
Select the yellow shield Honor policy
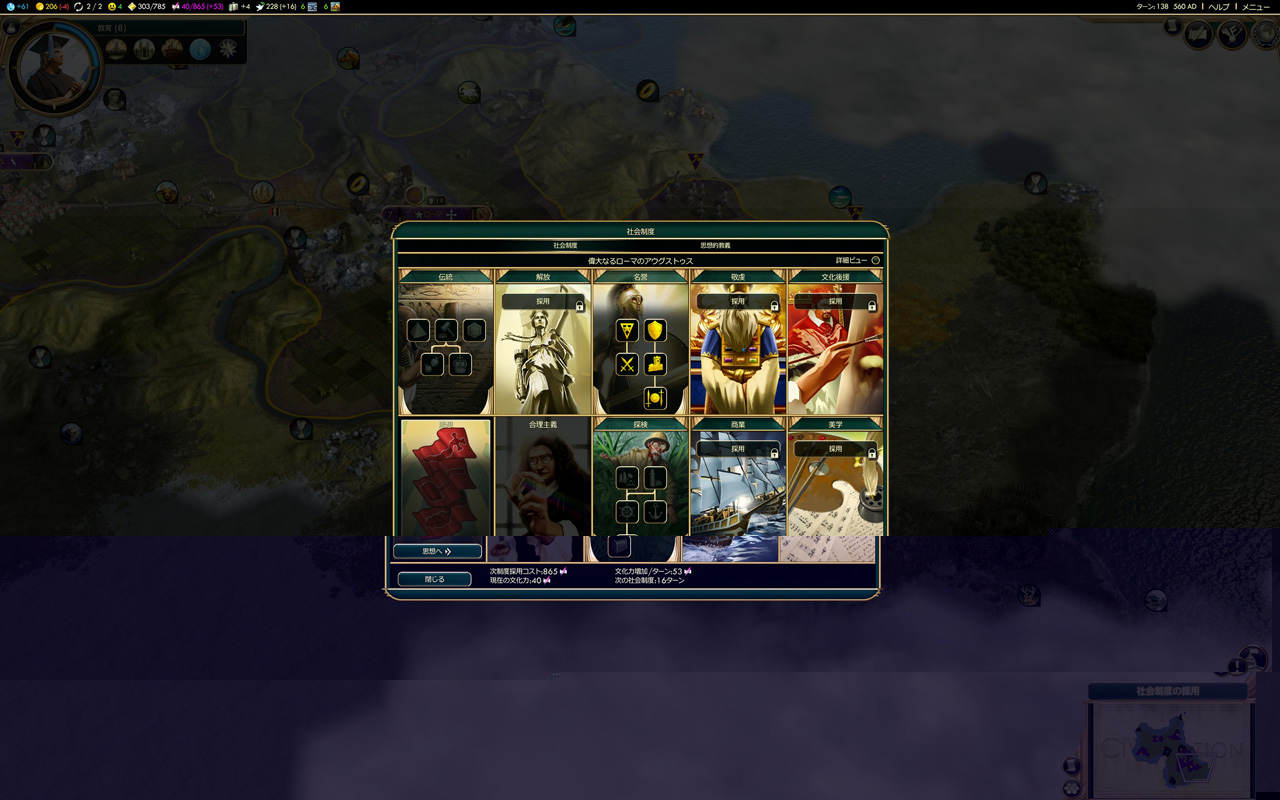point(655,331)
